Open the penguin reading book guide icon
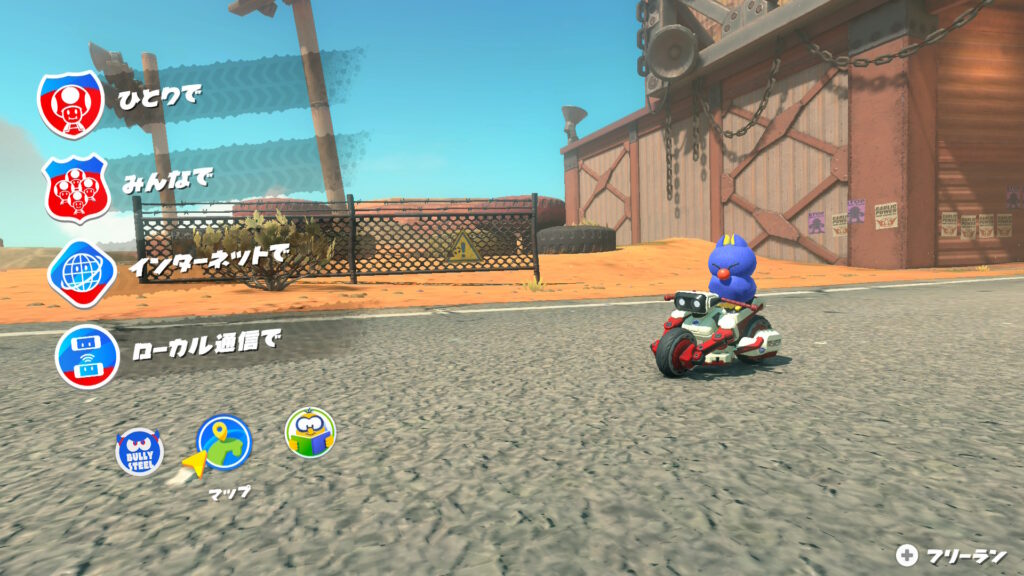Screen dimensions: 1024x576 point(310,432)
